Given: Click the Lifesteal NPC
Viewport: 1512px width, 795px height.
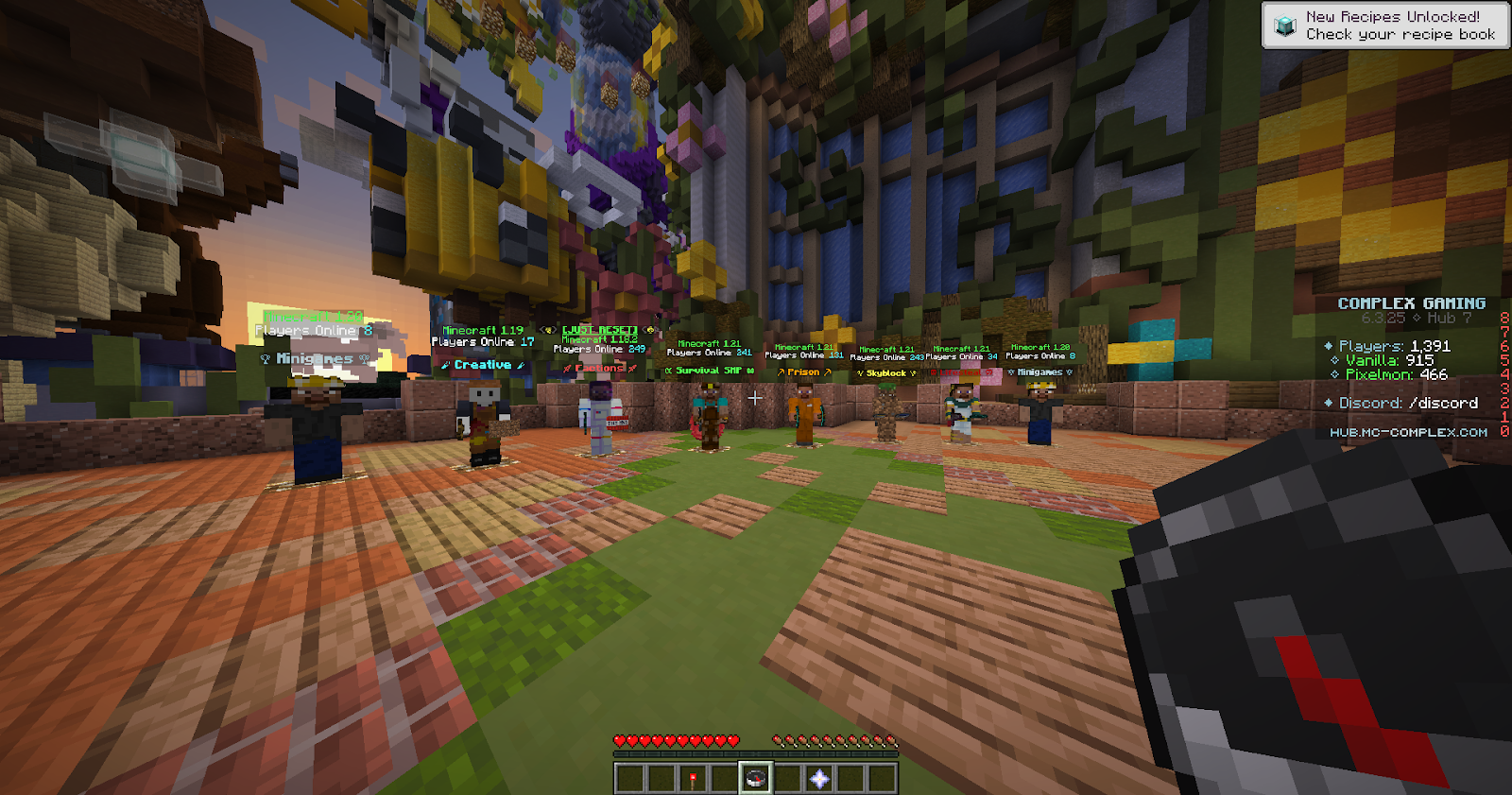Looking at the screenshot, I should 960,416.
